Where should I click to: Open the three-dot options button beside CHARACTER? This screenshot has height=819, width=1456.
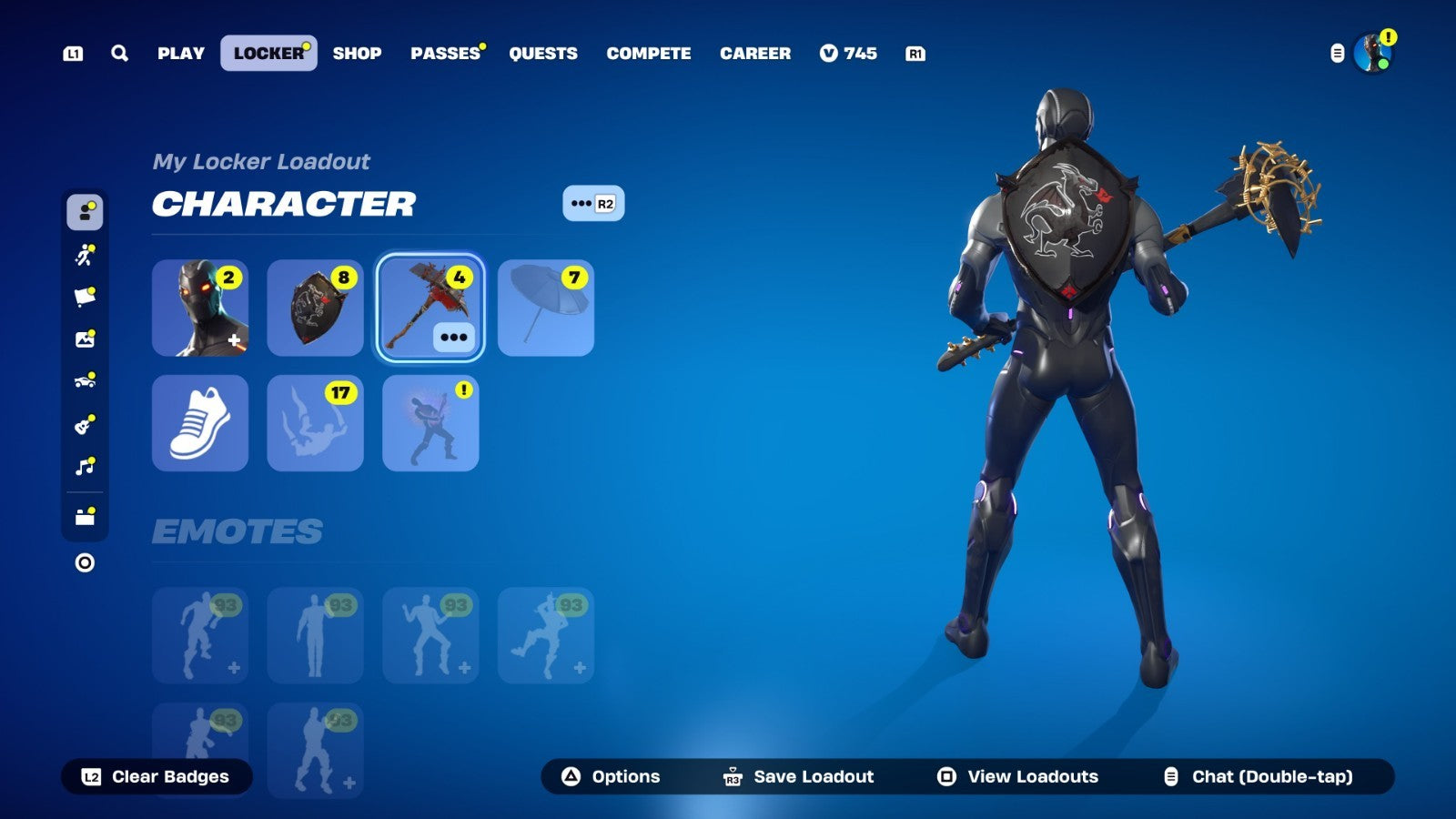pos(593,204)
